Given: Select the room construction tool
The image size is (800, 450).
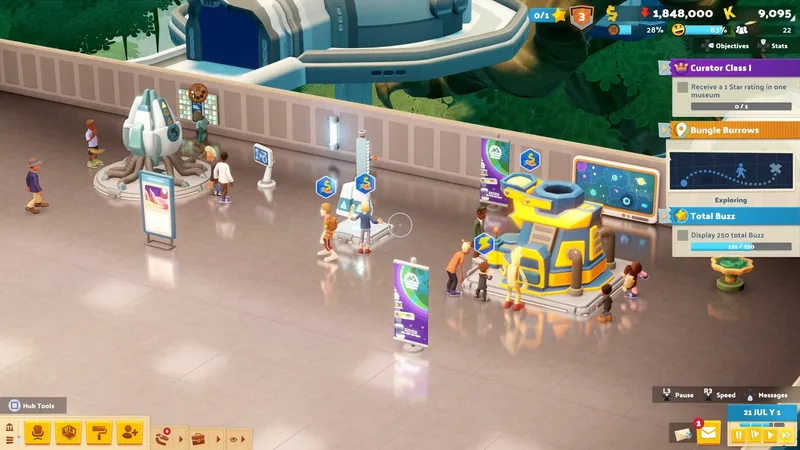Looking at the screenshot, I should [68, 433].
